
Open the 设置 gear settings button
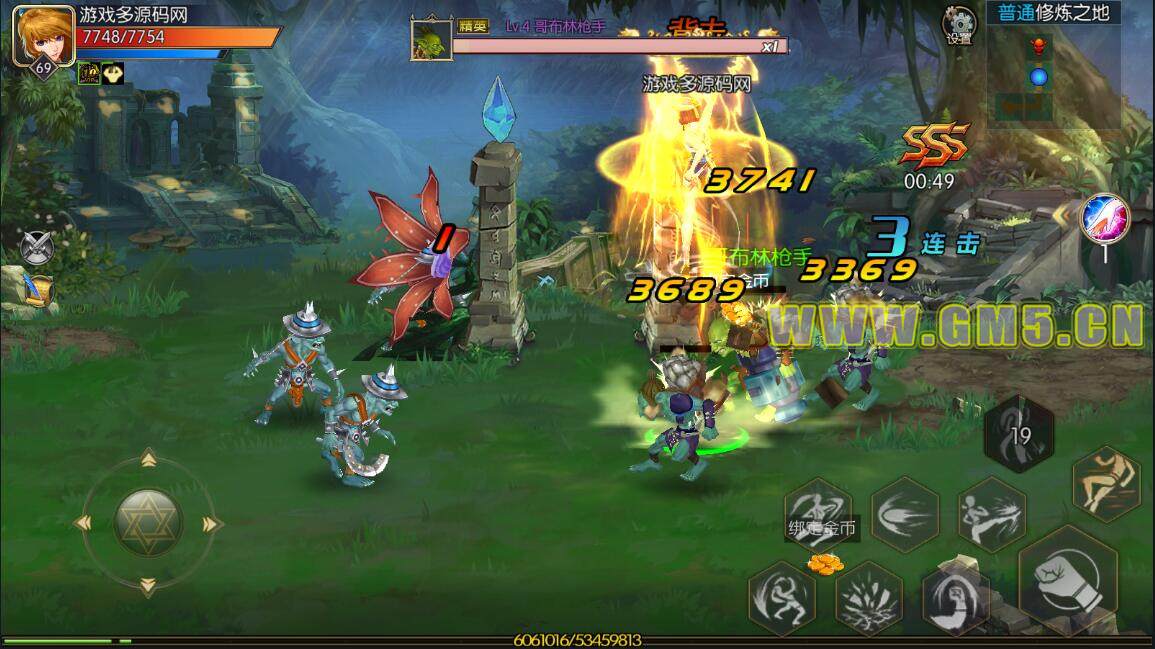[960, 24]
